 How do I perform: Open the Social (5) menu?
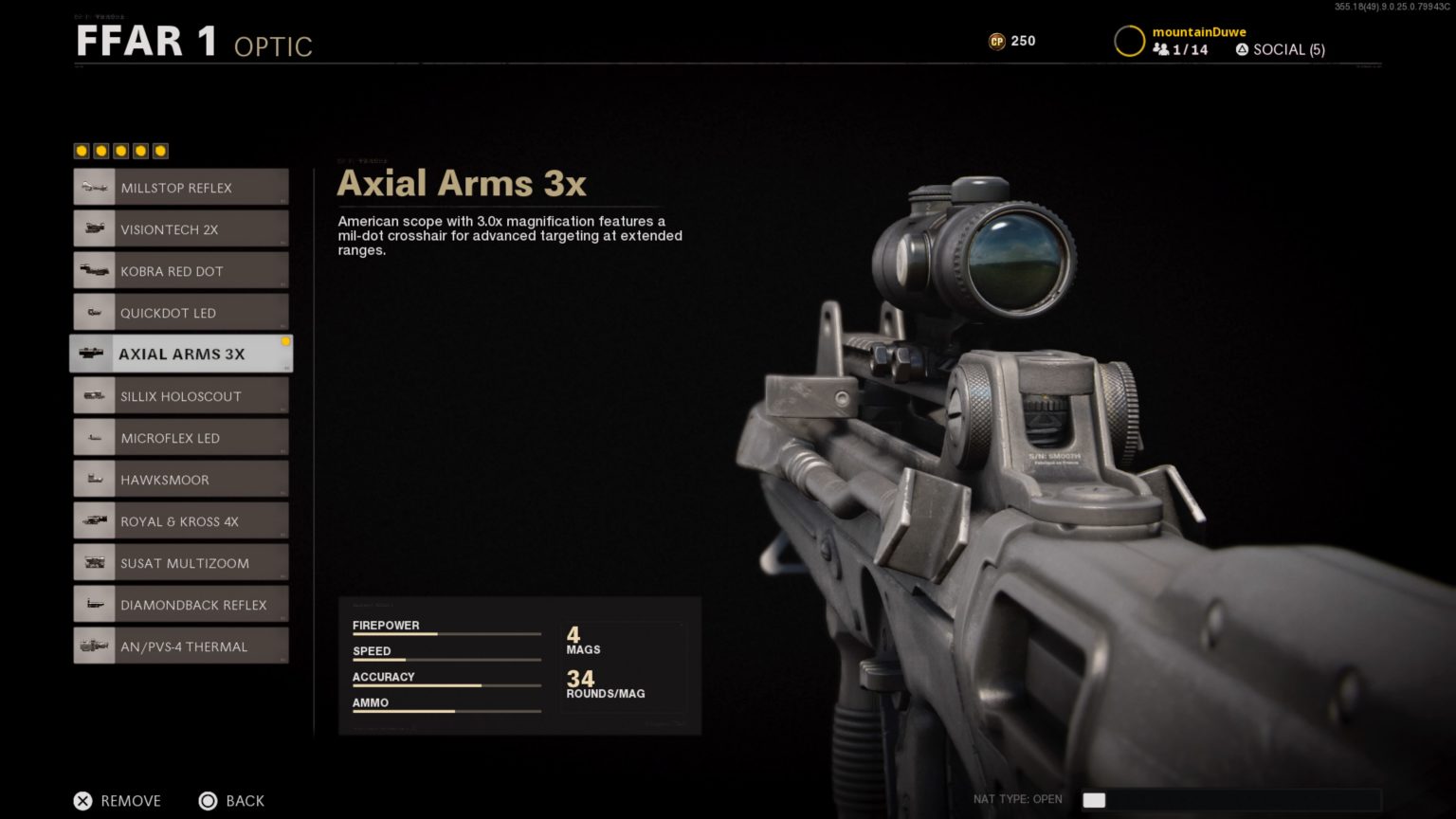[x=1282, y=49]
